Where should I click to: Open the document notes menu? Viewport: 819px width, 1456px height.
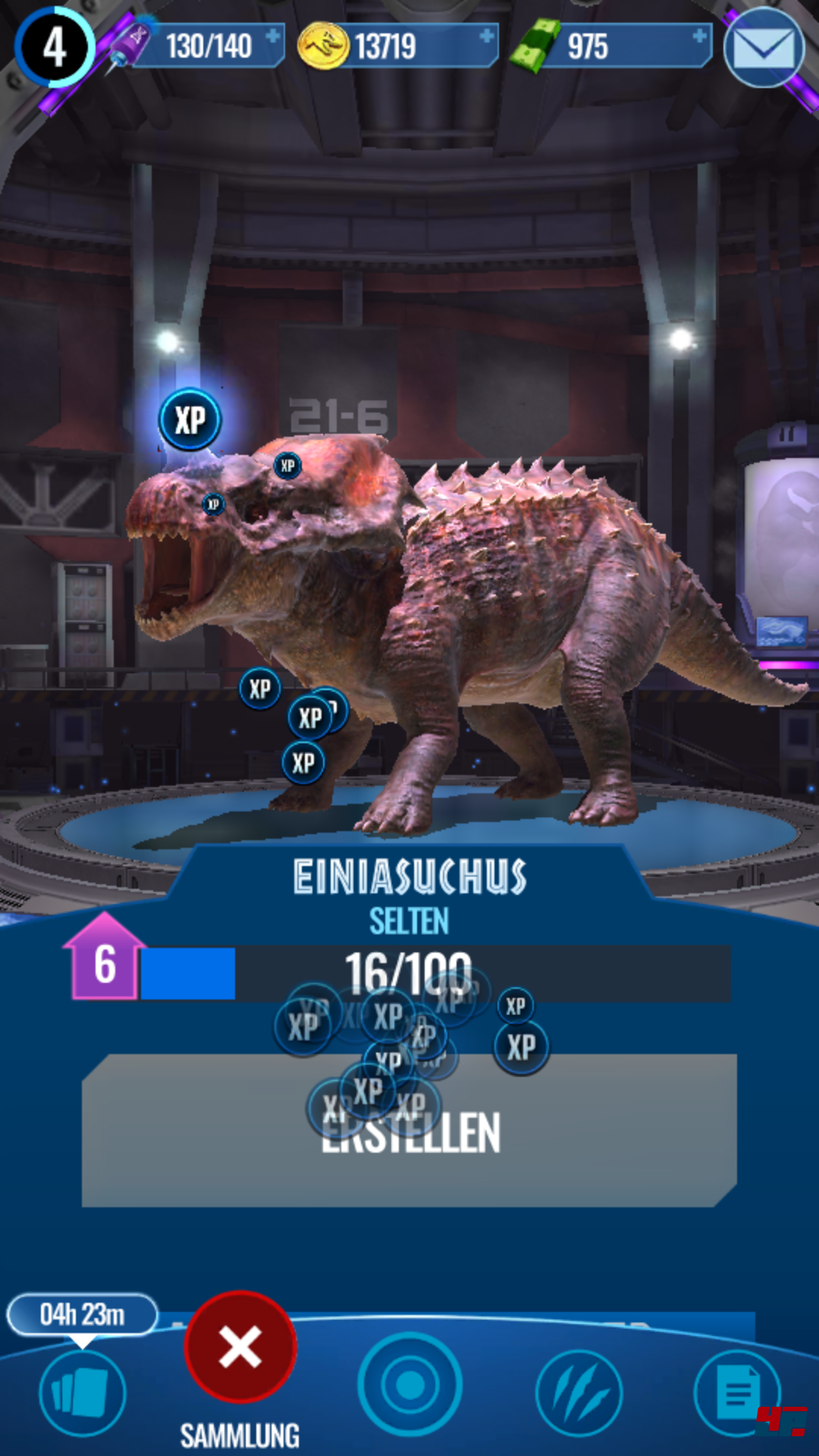(x=737, y=1392)
